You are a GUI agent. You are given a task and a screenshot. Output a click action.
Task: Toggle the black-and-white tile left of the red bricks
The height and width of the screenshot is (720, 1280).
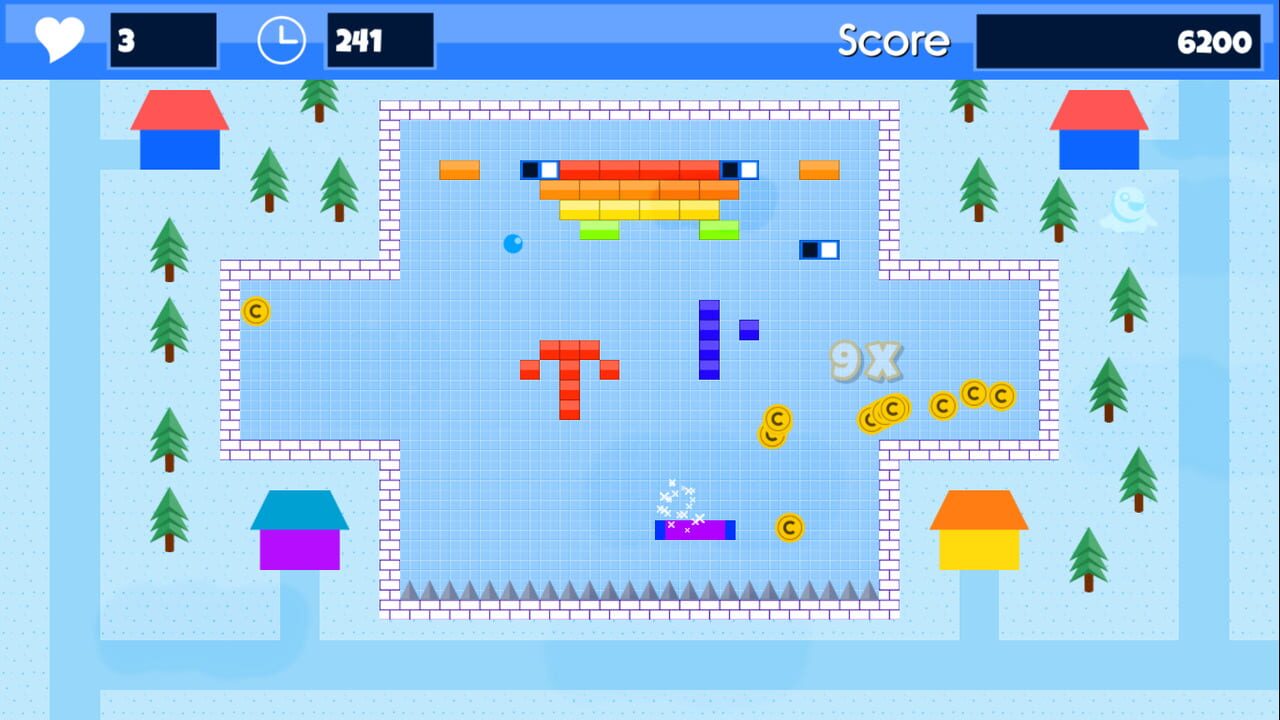tap(538, 169)
